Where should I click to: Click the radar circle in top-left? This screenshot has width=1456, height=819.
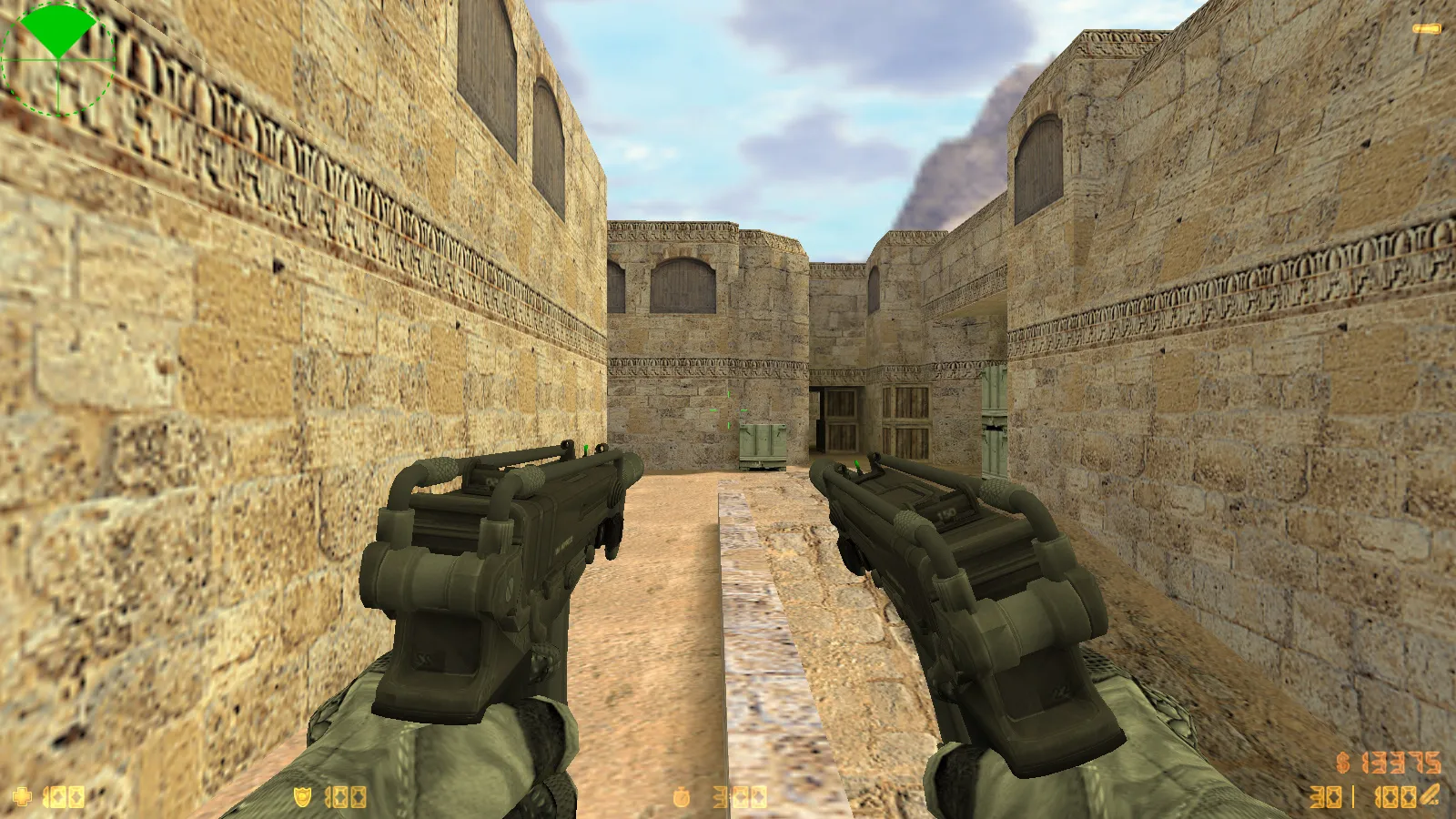coord(56,59)
